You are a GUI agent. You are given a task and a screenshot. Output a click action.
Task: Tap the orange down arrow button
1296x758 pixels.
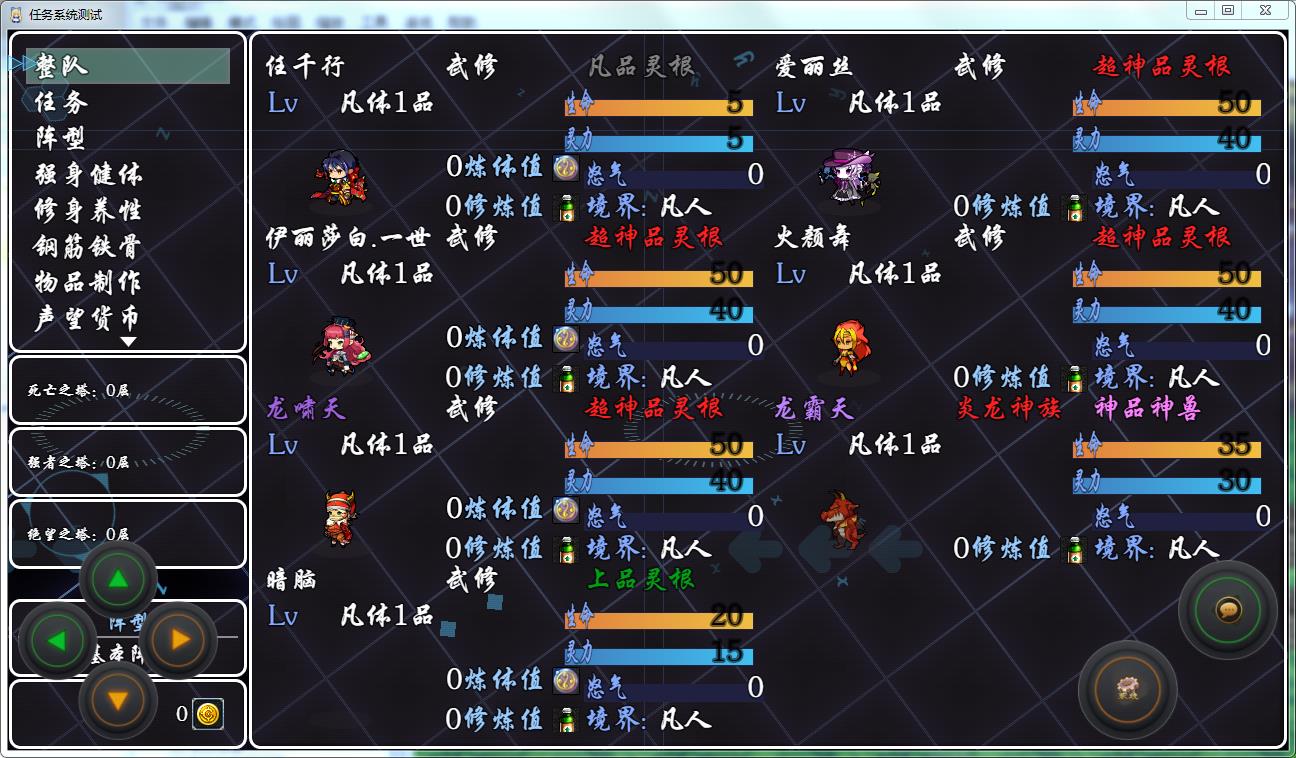point(118,701)
